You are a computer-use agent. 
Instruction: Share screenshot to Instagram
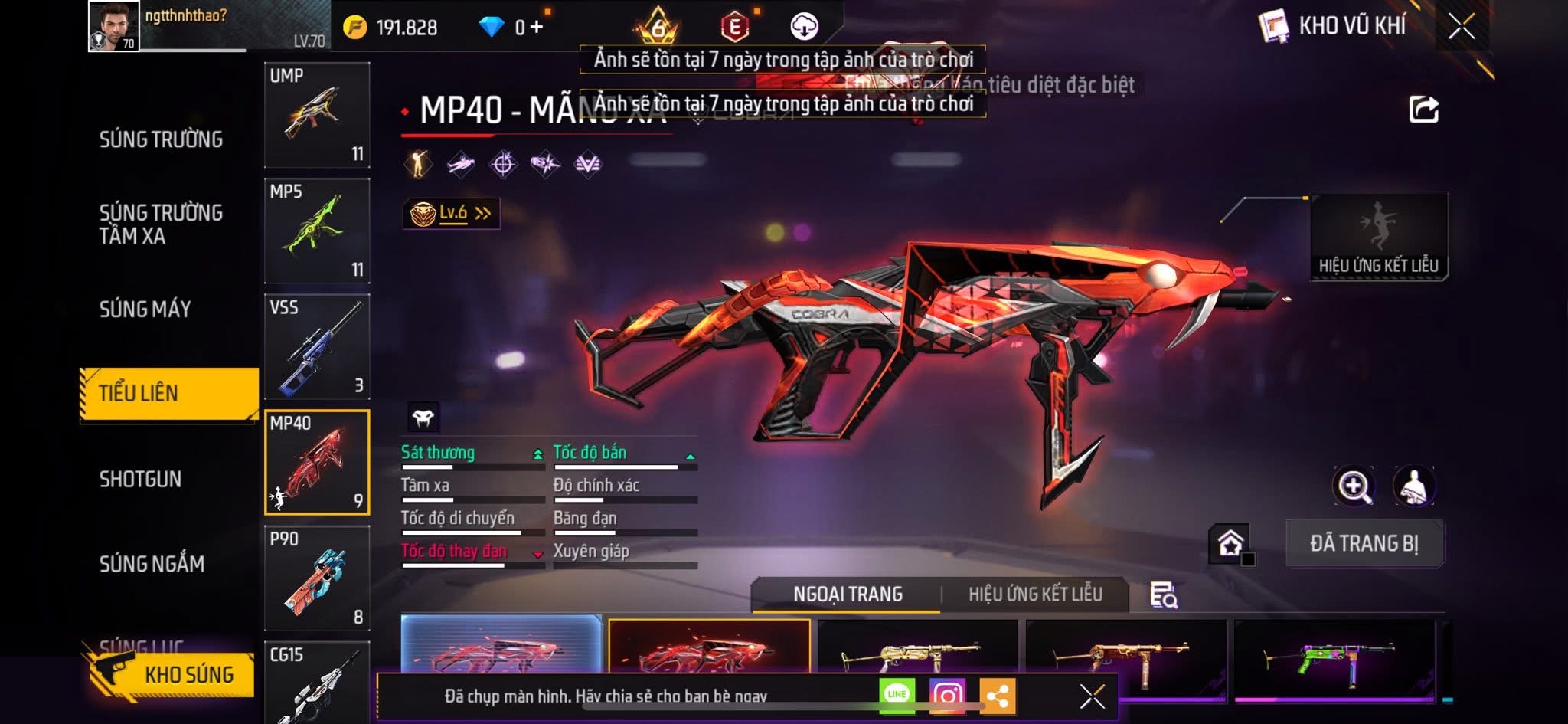[946, 695]
